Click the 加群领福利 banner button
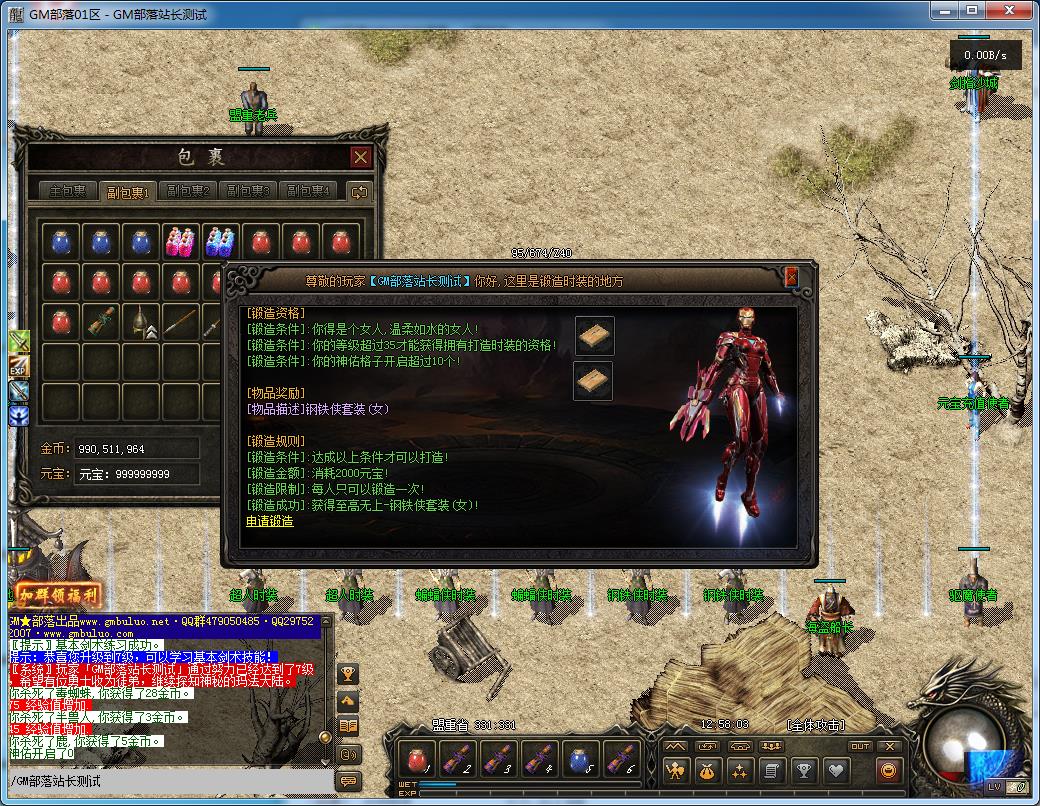Screen dimensions: 1040x806 point(58,593)
